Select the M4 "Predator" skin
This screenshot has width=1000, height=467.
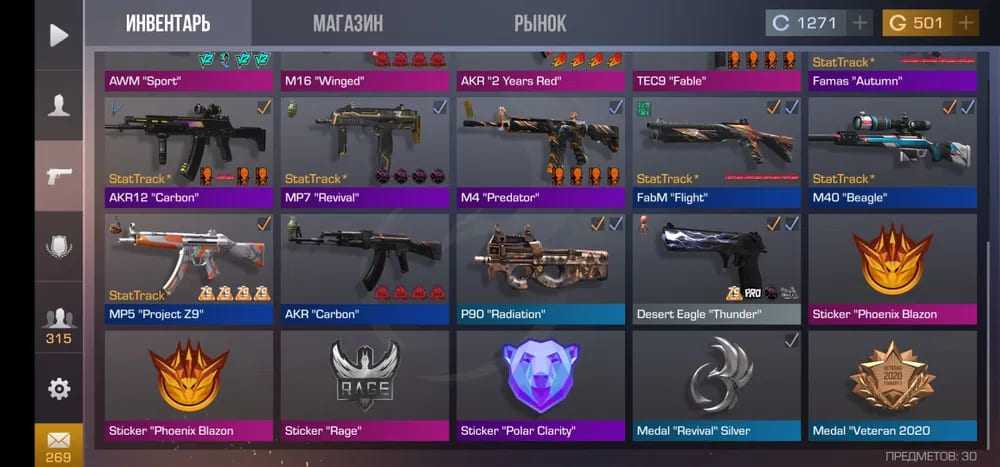tap(541, 150)
